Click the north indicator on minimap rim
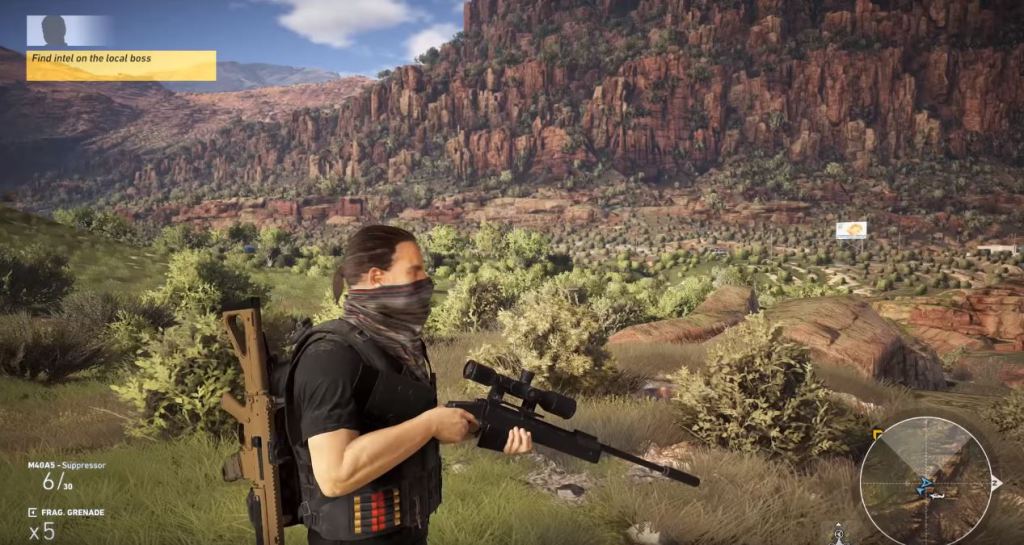The image size is (1024, 545). click(995, 482)
